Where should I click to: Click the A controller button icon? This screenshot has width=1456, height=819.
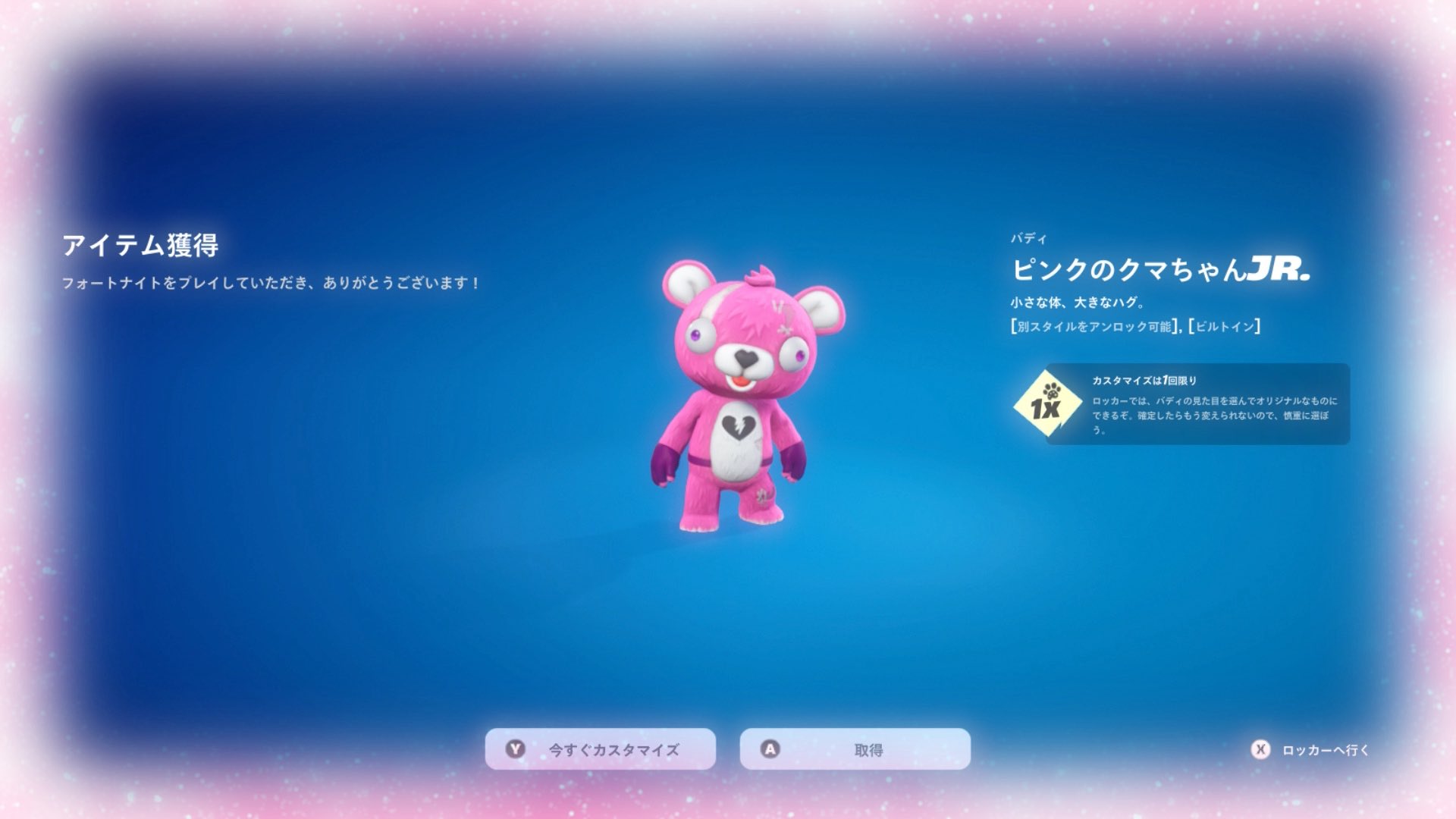[x=768, y=748]
